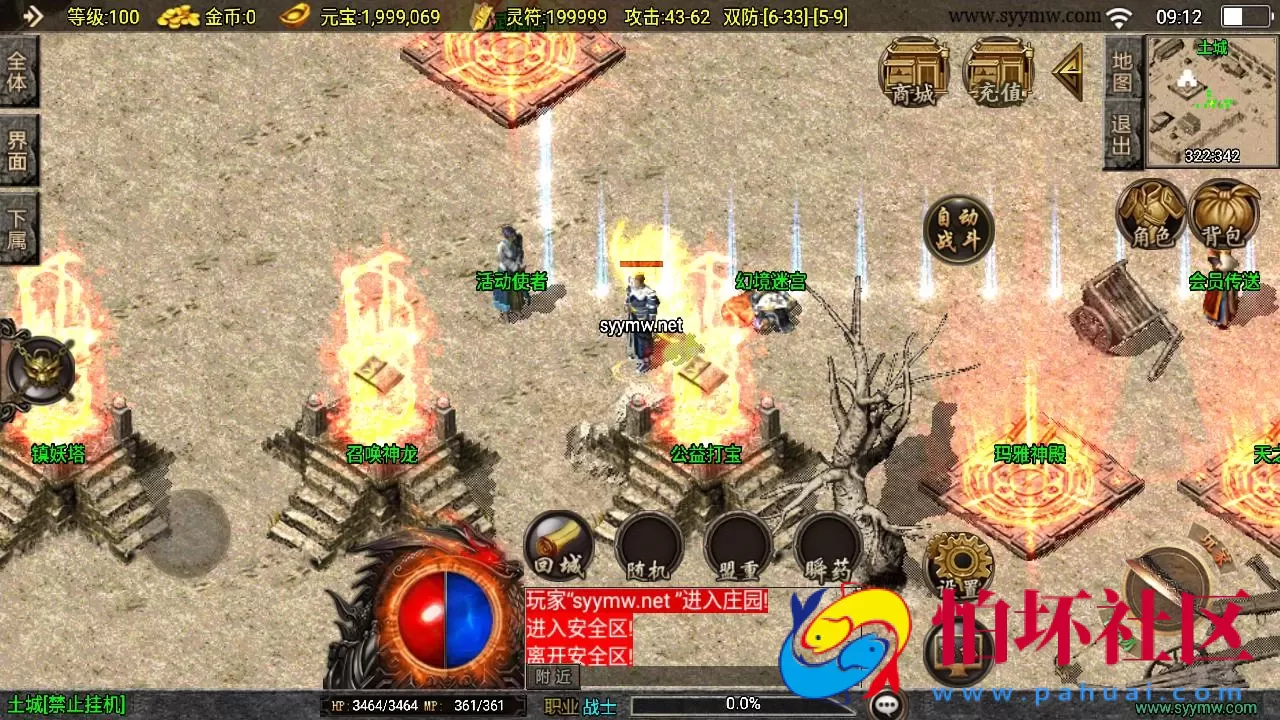Click the 进入安全区 chat link
This screenshot has width=1280, height=720.
pos(578,629)
